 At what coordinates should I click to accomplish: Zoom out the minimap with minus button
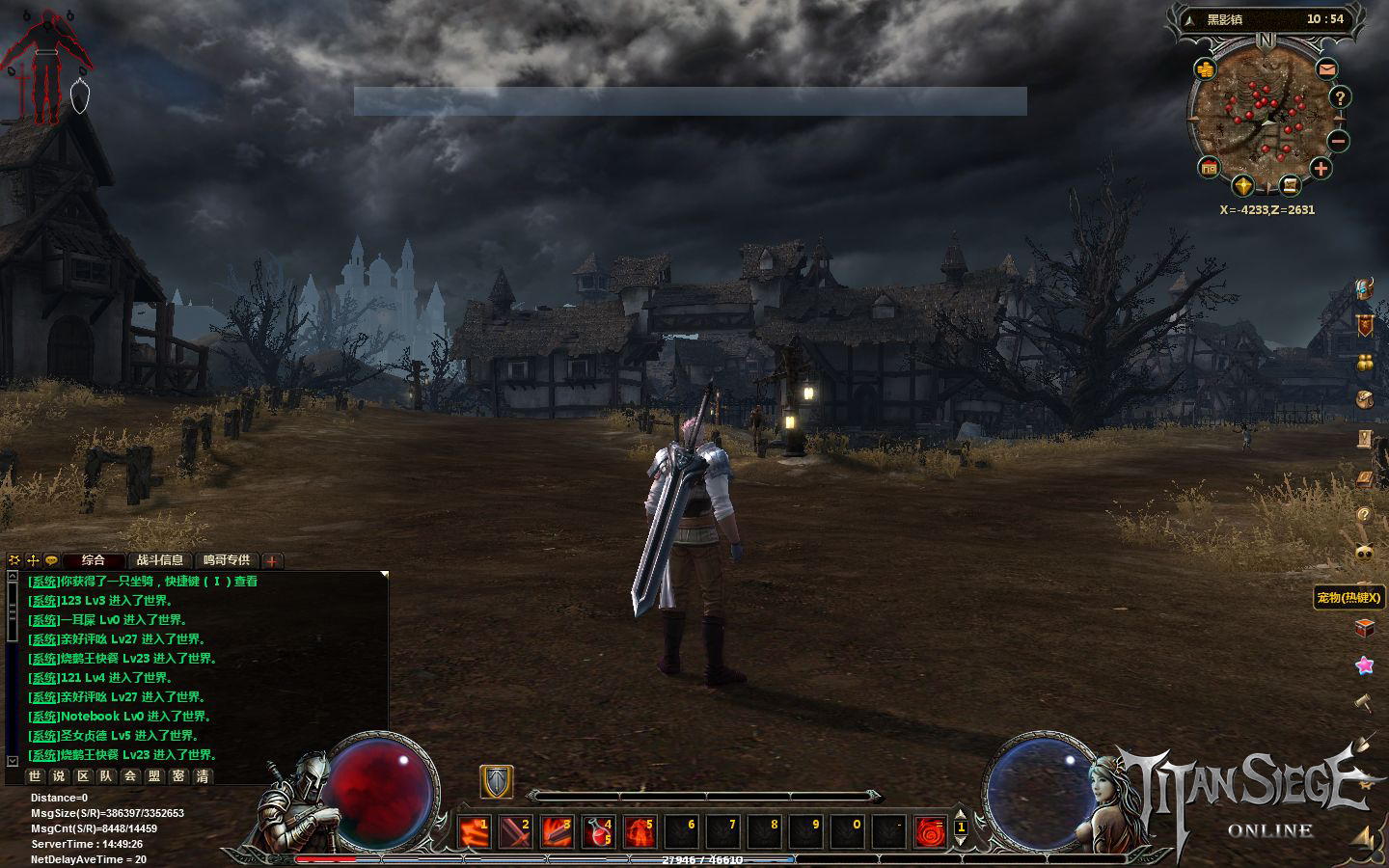pos(1338,141)
